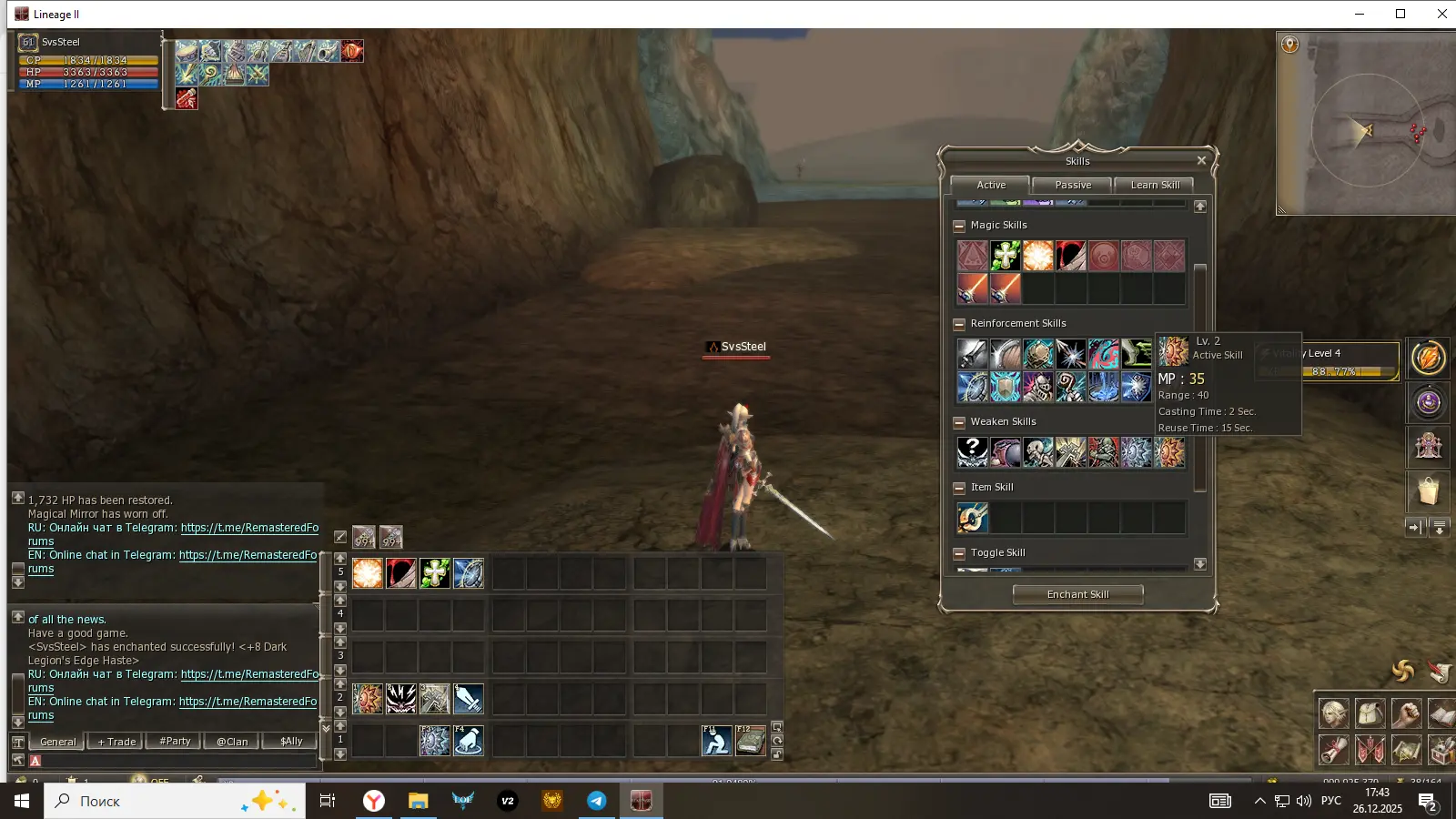
Task: Activate the F11 sit/stand action slot
Action: pos(716,741)
